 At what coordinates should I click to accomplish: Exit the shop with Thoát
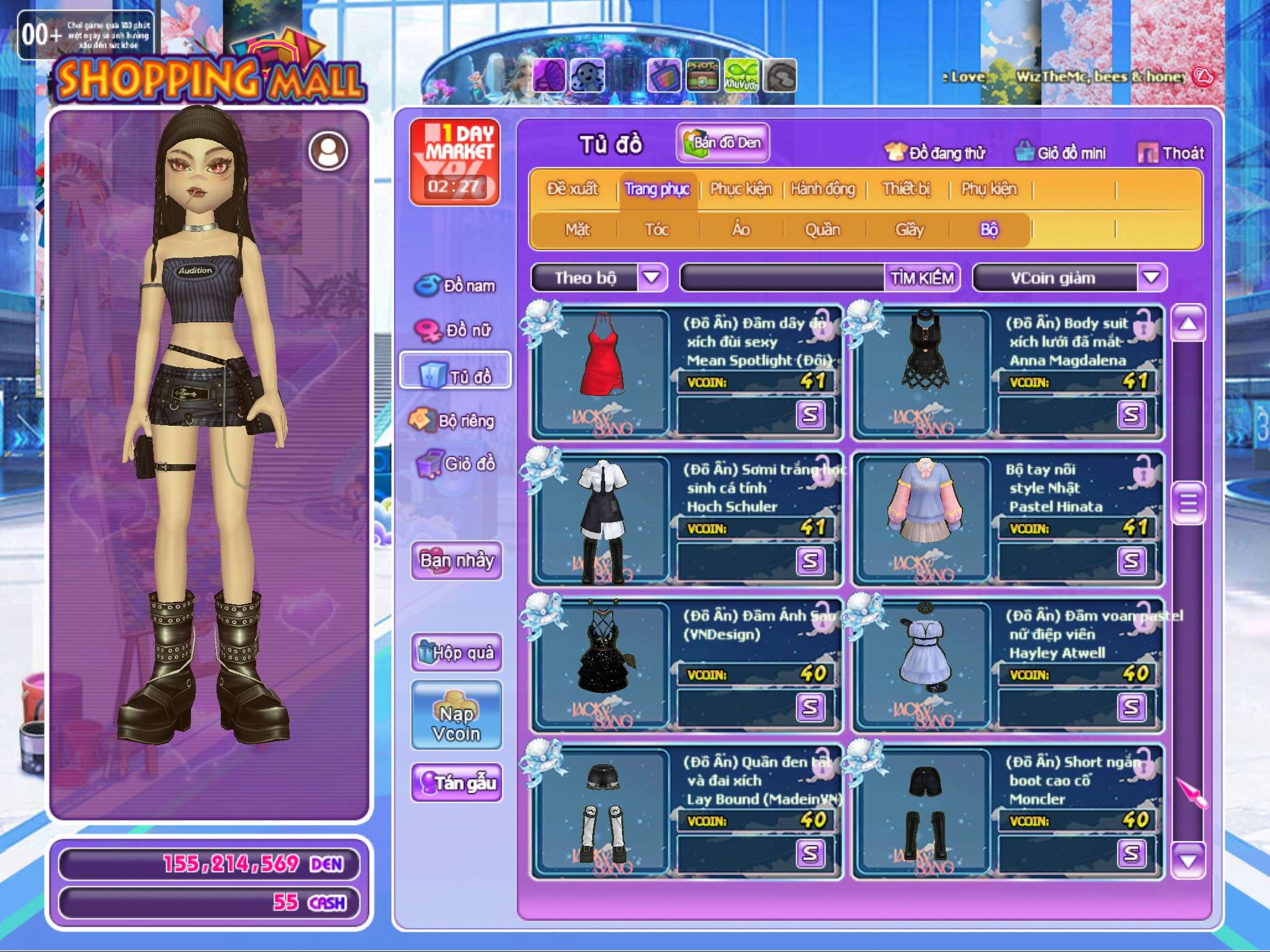click(x=1171, y=153)
